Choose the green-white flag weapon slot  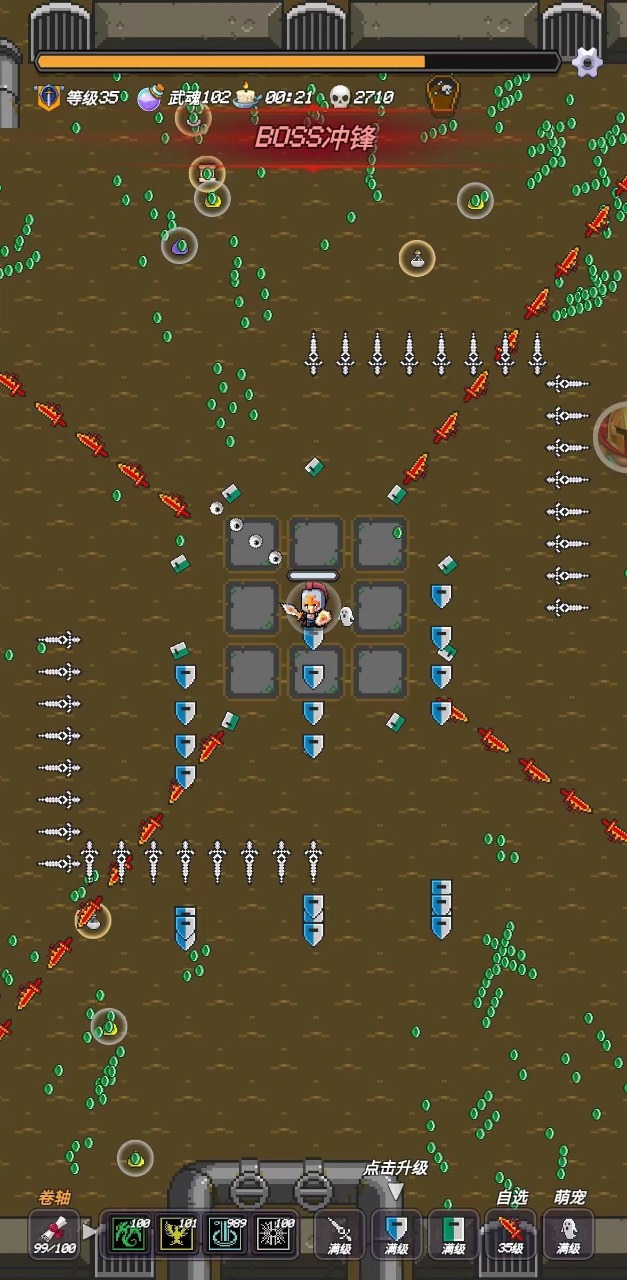click(454, 1233)
